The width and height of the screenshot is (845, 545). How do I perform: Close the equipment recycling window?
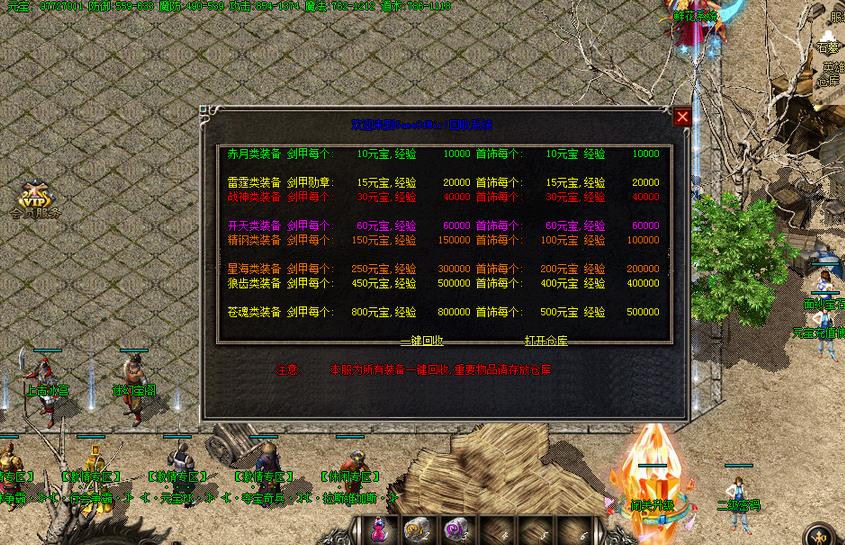682,117
